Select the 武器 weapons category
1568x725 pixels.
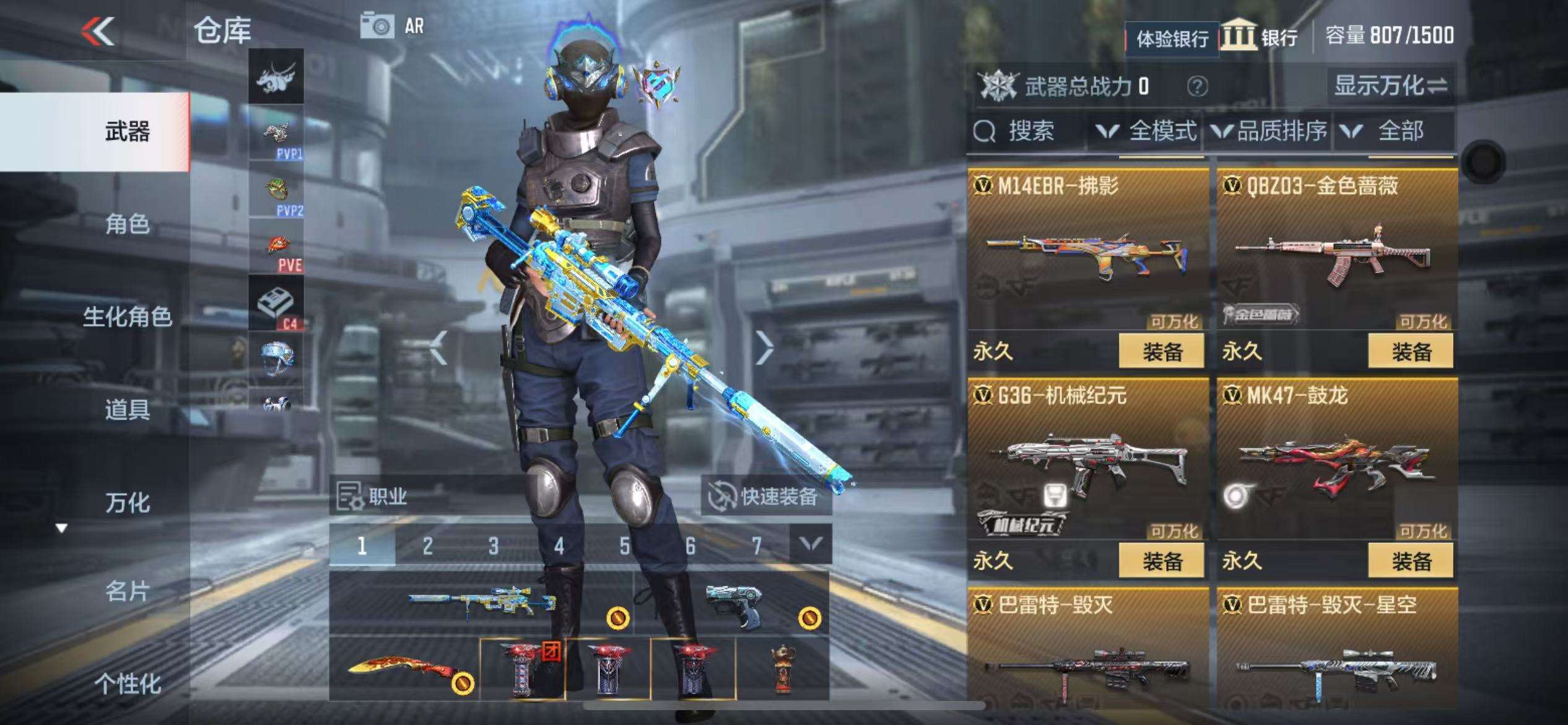tap(127, 132)
